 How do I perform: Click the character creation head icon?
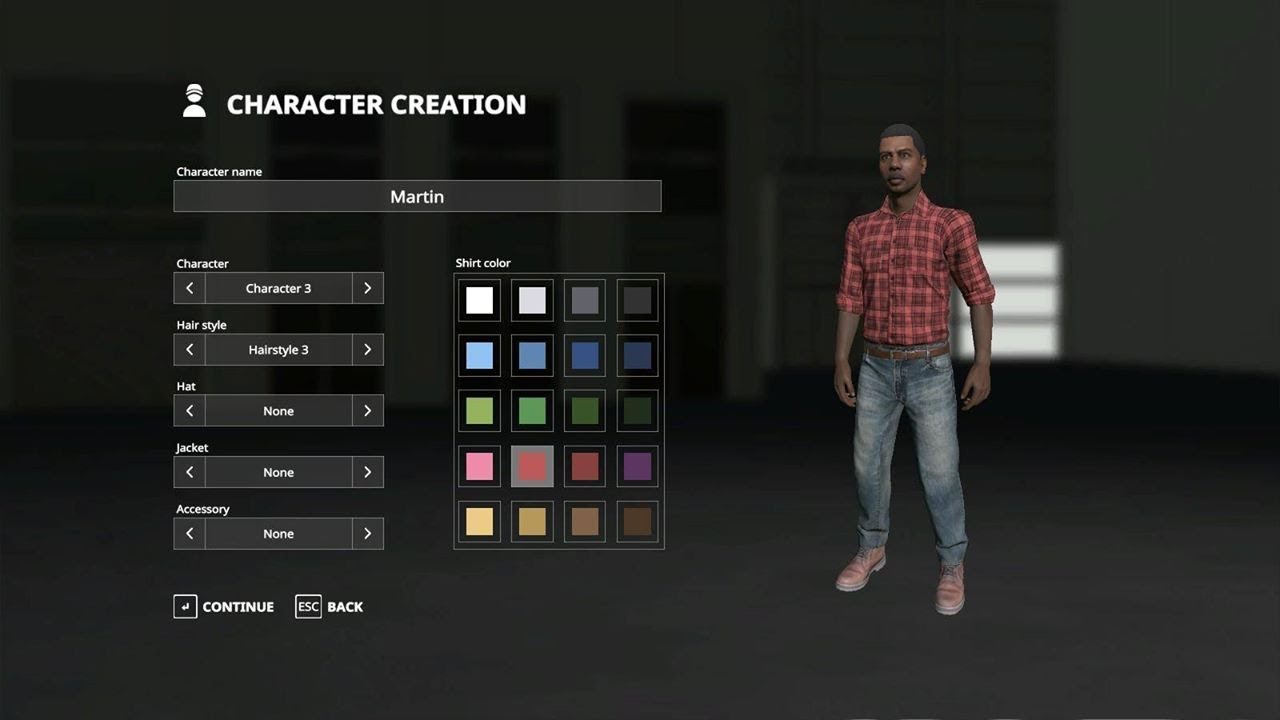pos(194,101)
